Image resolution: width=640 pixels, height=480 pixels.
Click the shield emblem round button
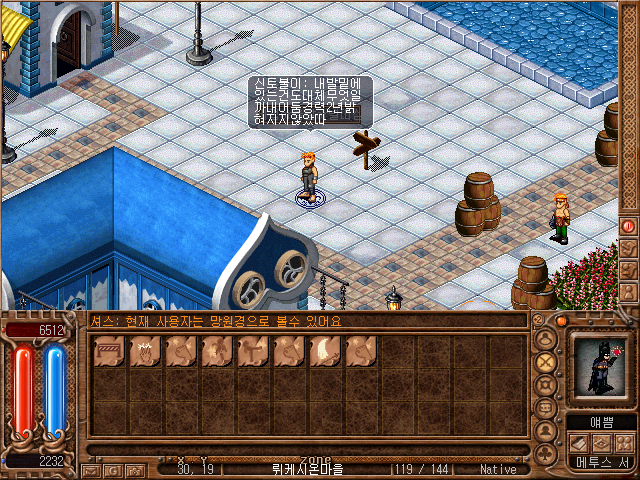(x=546, y=386)
